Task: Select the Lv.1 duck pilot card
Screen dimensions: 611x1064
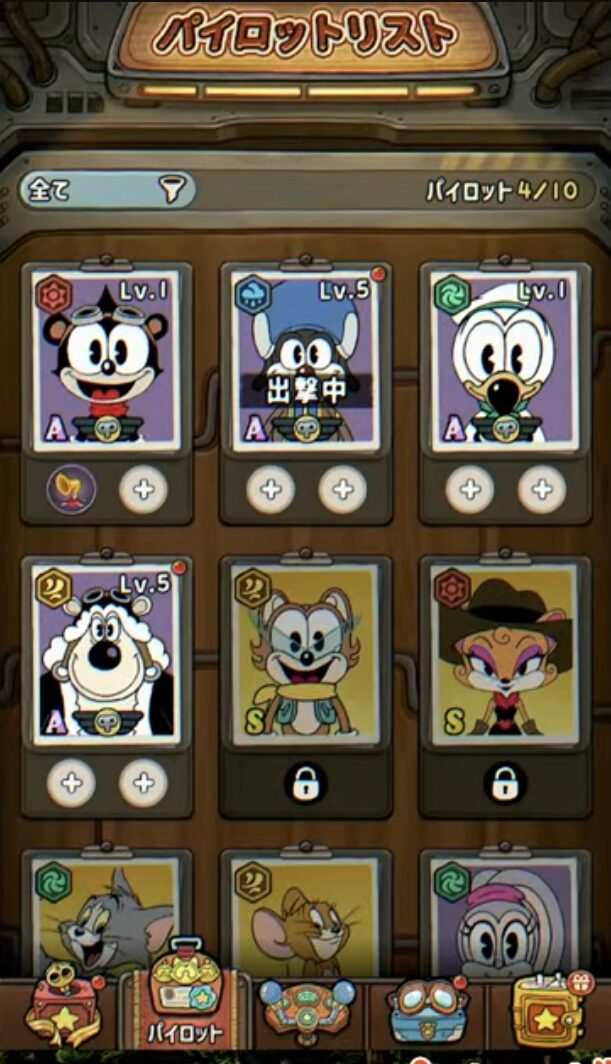Action: coord(504,358)
